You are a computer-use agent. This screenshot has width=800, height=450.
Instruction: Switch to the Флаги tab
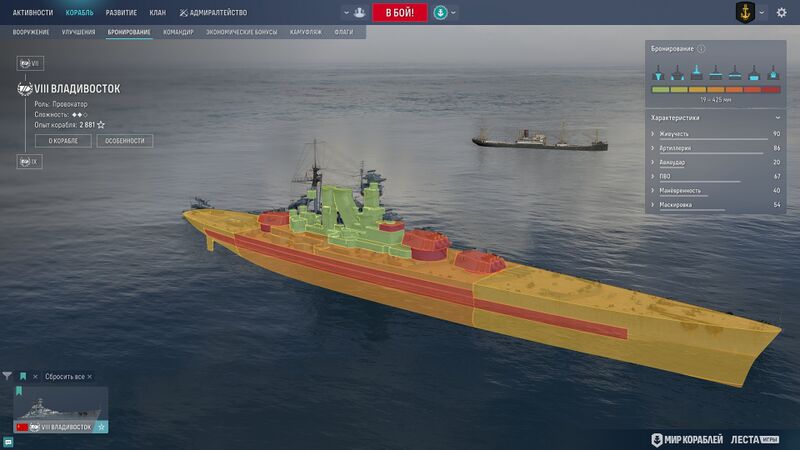coord(344,33)
